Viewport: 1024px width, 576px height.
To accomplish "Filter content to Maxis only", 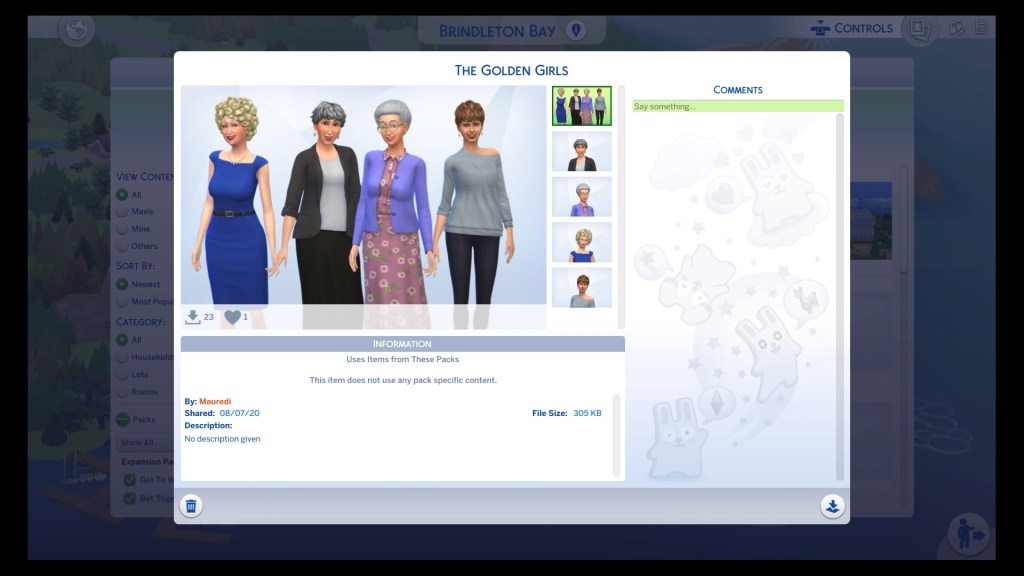I will click(x=123, y=212).
